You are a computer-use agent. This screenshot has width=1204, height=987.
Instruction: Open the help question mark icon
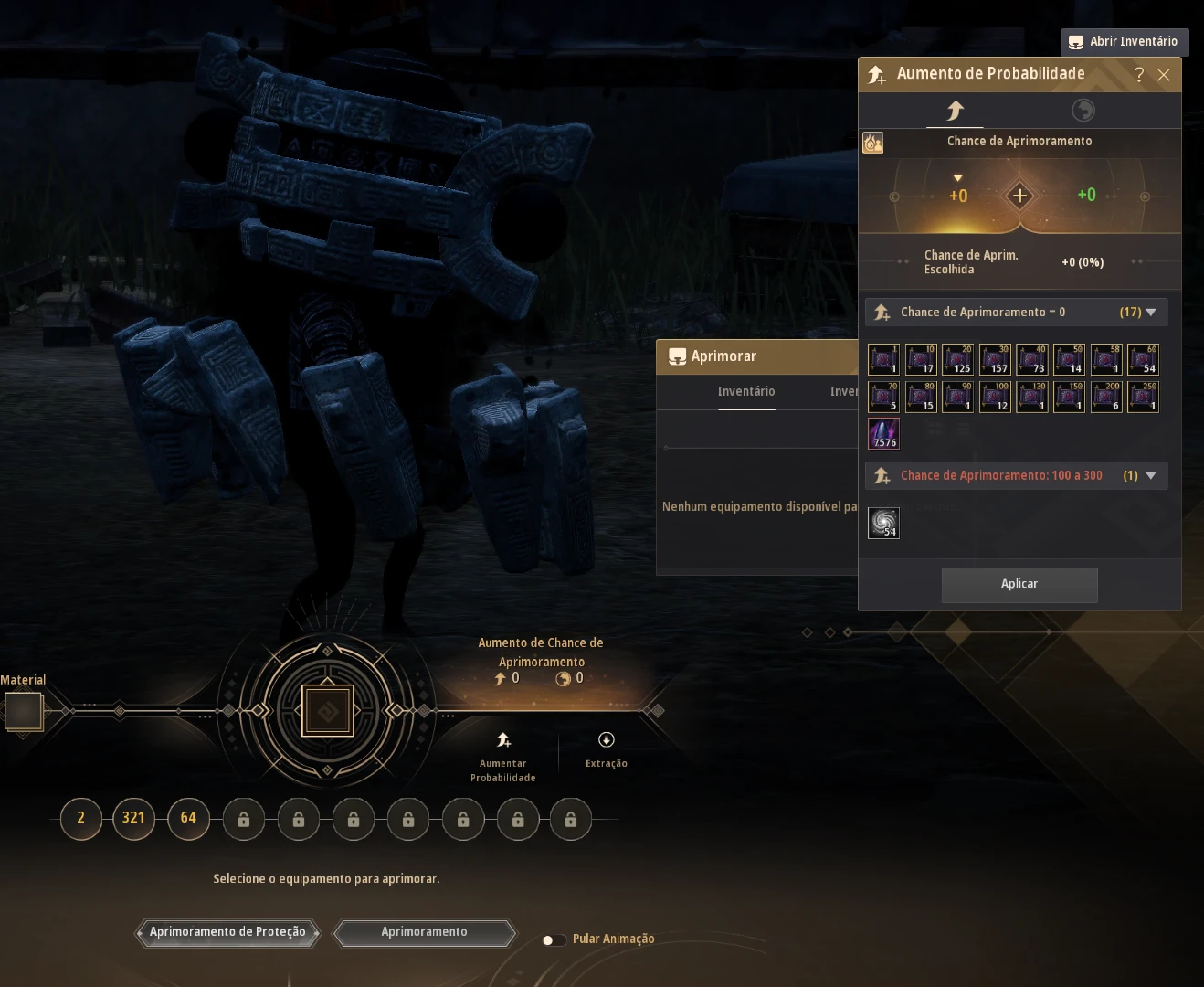coord(1138,75)
